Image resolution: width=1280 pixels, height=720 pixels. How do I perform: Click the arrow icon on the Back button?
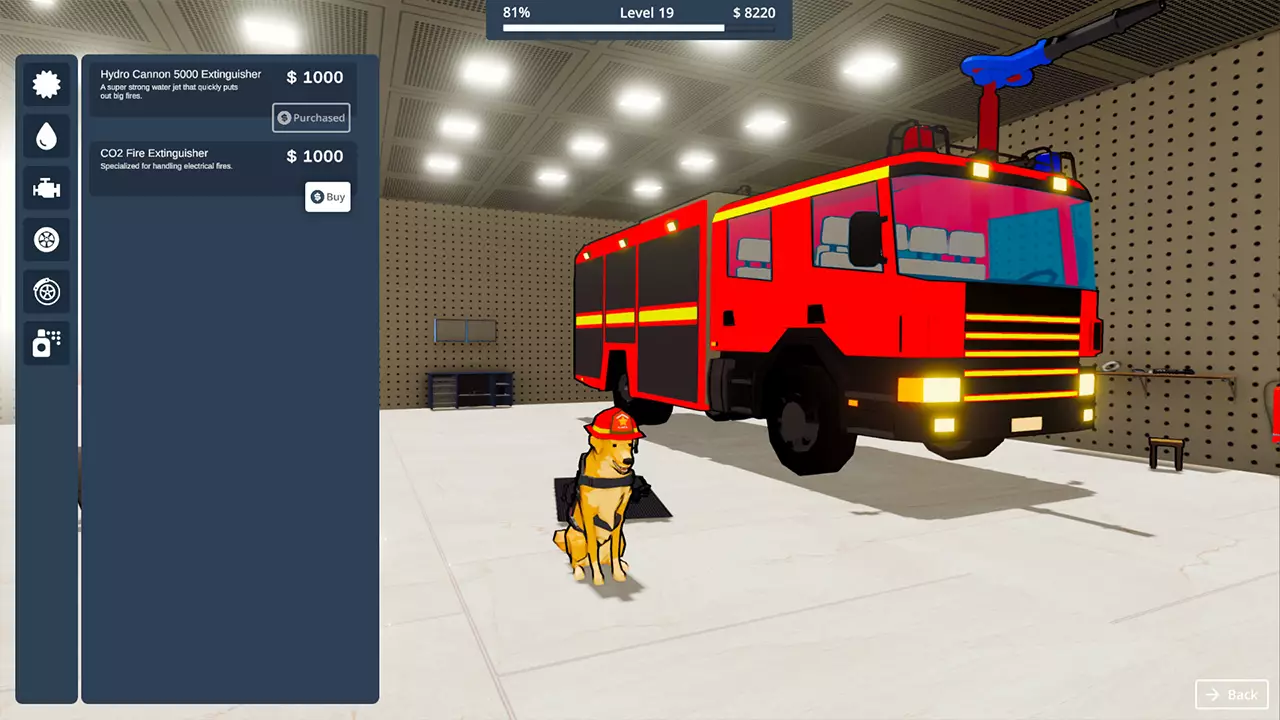click(1212, 694)
